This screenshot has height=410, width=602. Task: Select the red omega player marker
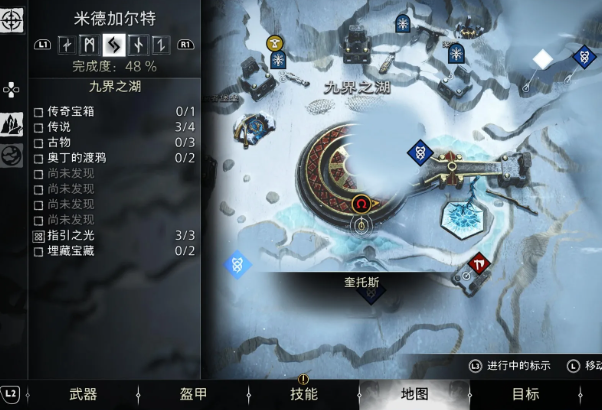(362, 203)
